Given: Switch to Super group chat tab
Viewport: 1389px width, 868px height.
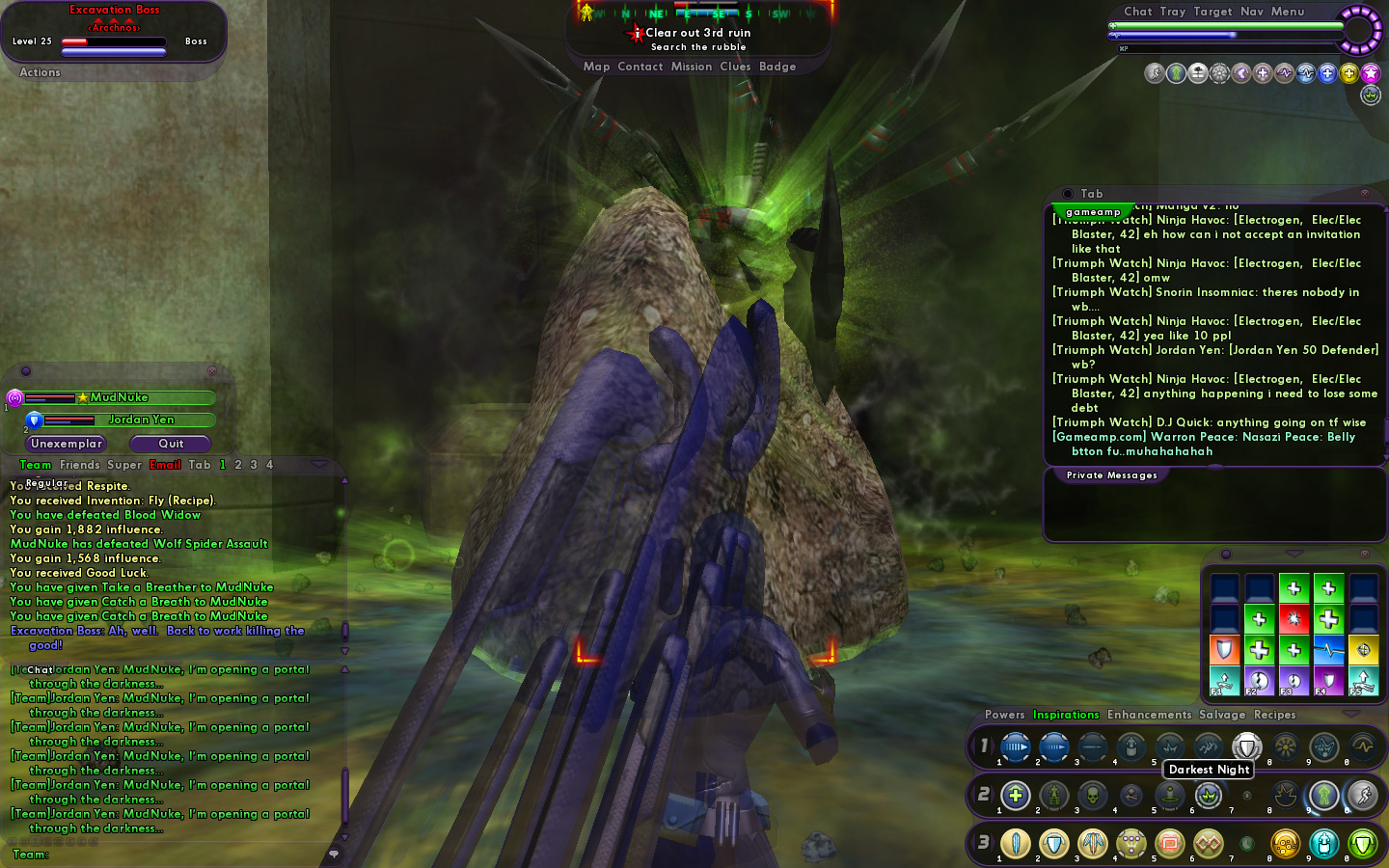Looking at the screenshot, I should click(123, 465).
